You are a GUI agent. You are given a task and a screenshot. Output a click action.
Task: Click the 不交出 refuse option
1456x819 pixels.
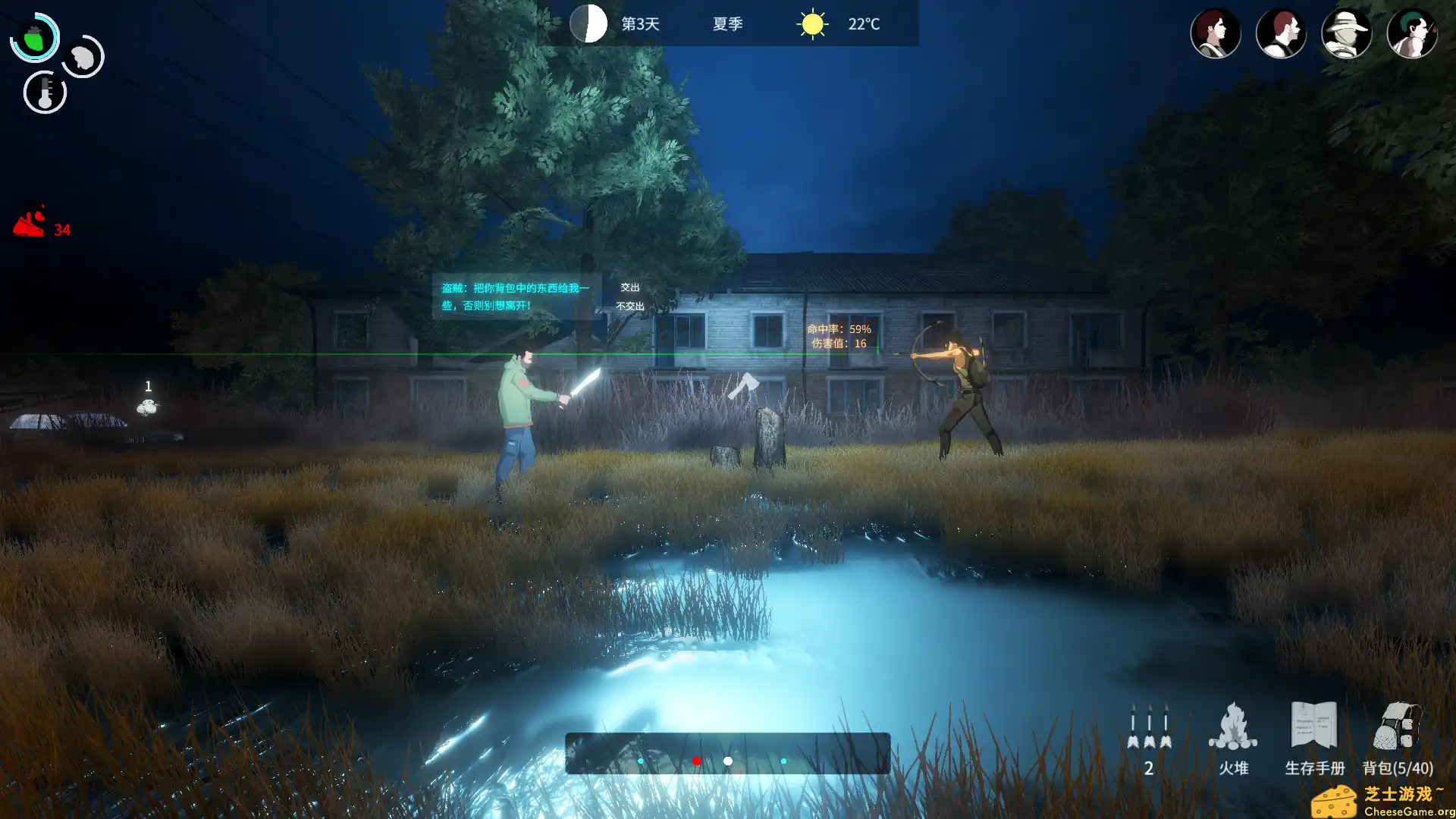[x=629, y=306]
